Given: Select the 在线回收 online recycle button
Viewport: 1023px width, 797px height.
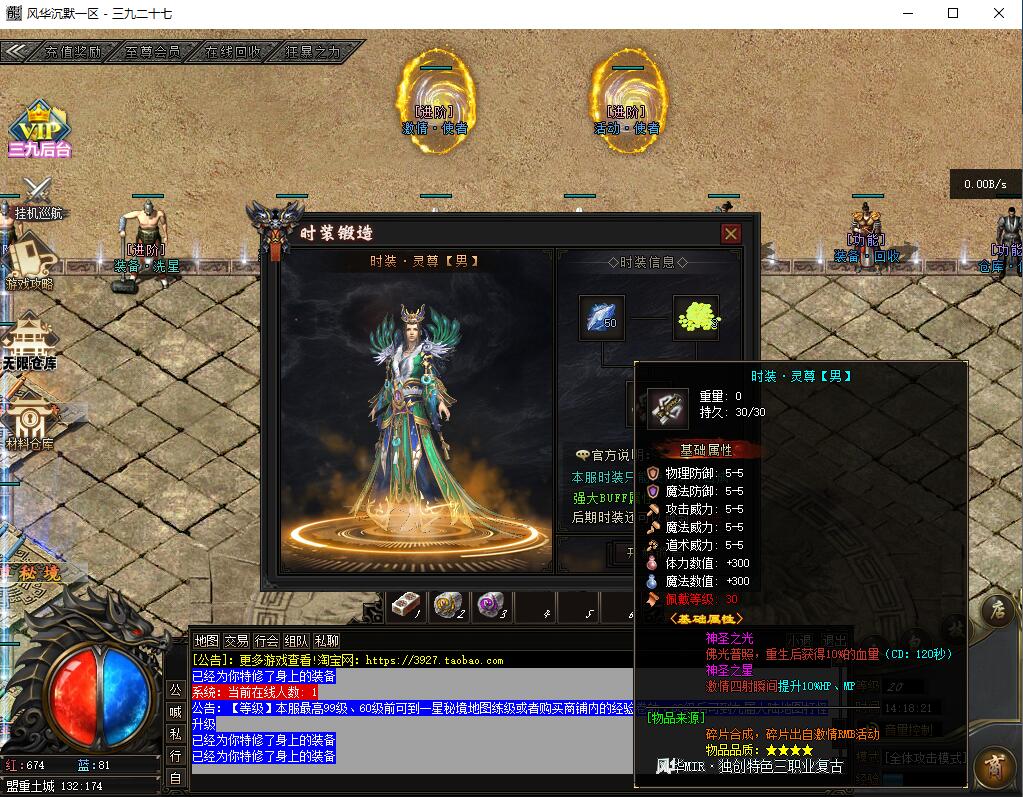Looking at the screenshot, I should (x=232, y=51).
